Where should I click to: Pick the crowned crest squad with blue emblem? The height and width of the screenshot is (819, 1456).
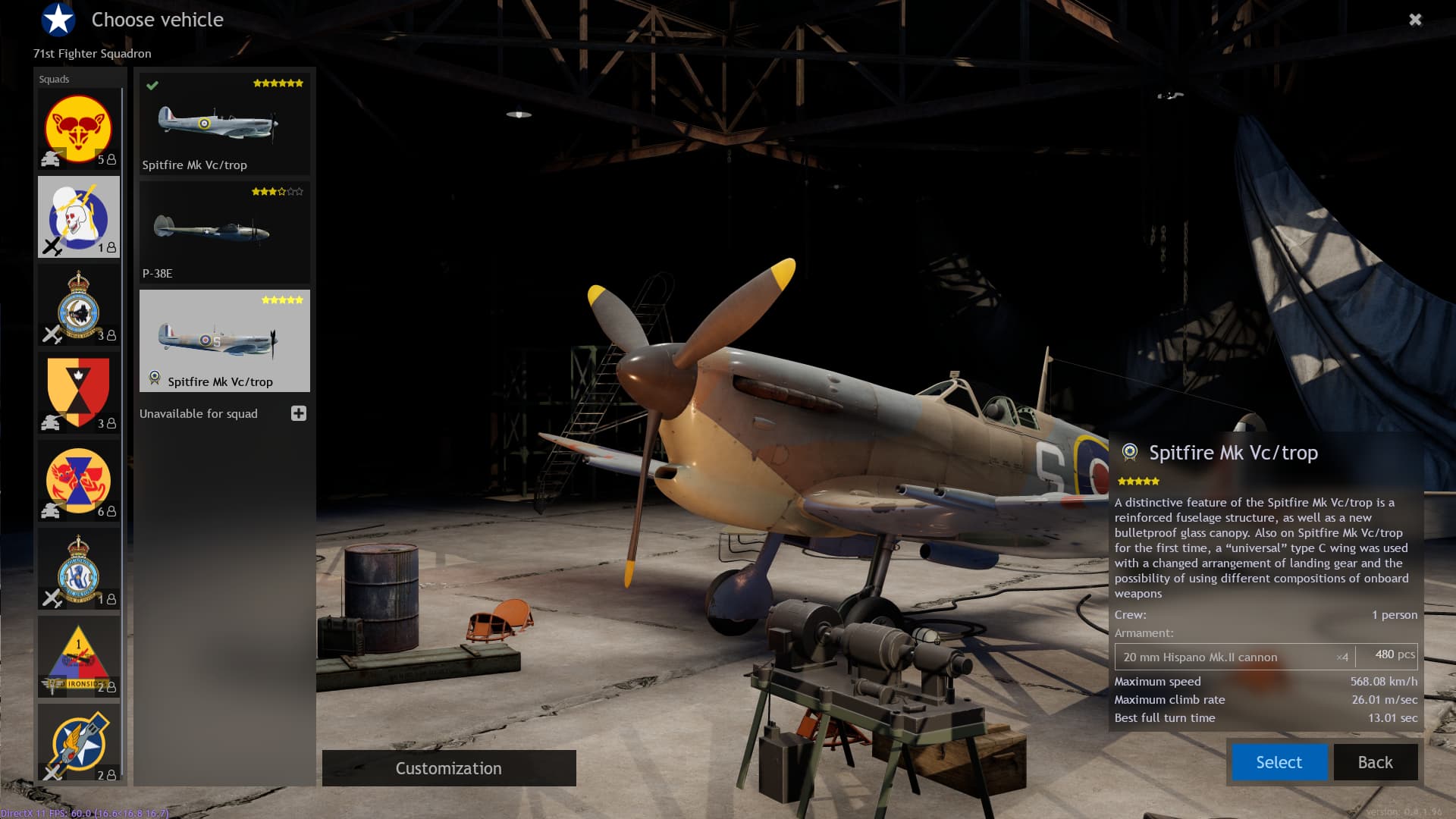click(x=79, y=569)
